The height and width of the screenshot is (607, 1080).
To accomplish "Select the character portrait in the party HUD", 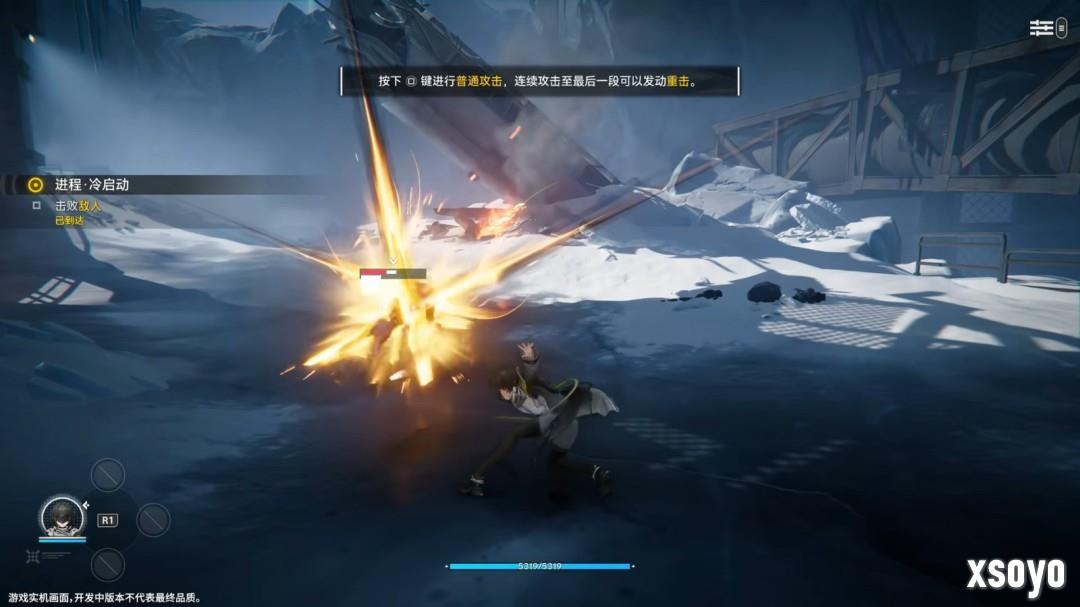I will pyautogui.click(x=61, y=516).
